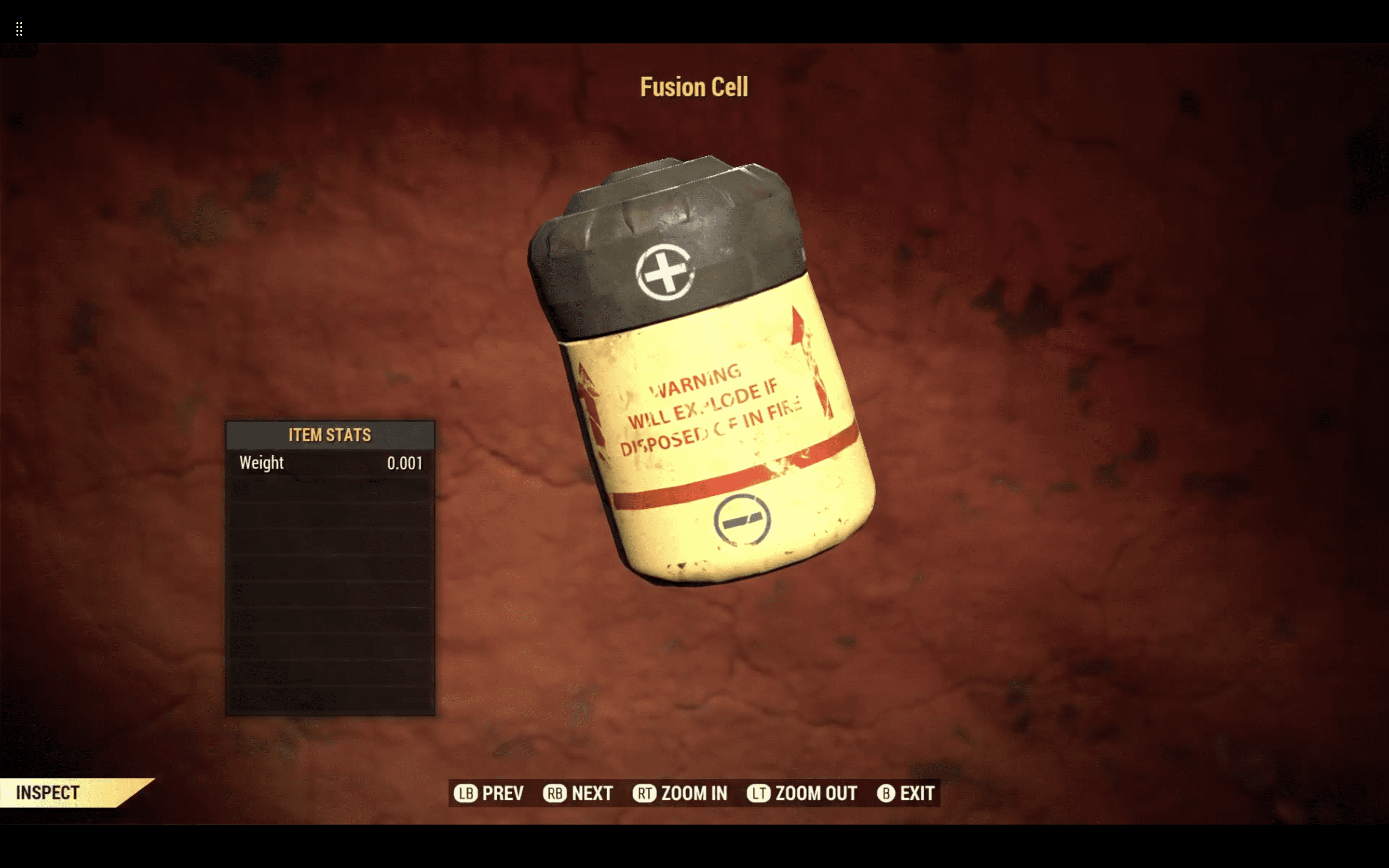This screenshot has height=868, width=1389.
Task: Click the RT zoom in icon
Action: point(645,794)
